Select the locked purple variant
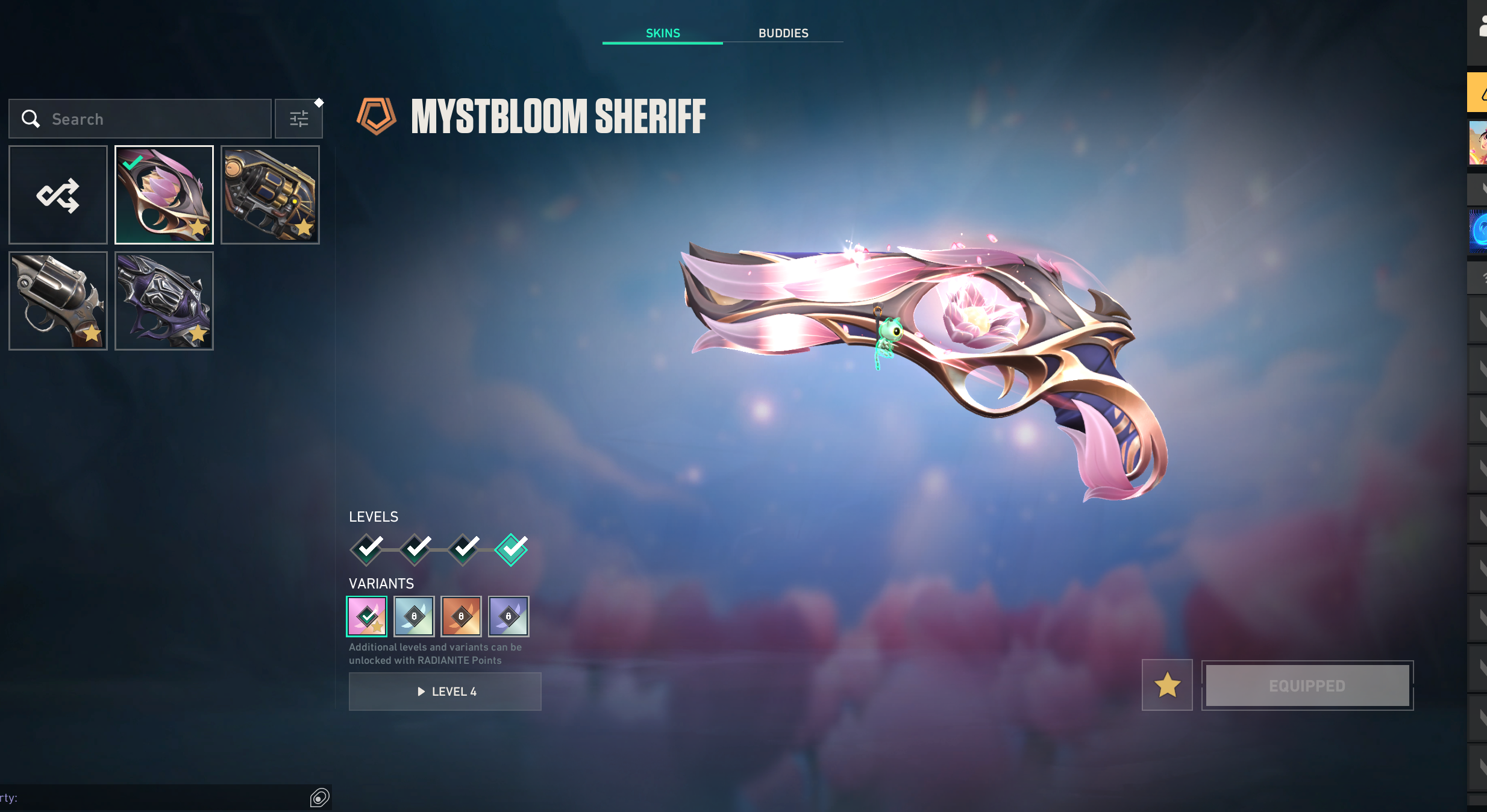 (x=509, y=616)
